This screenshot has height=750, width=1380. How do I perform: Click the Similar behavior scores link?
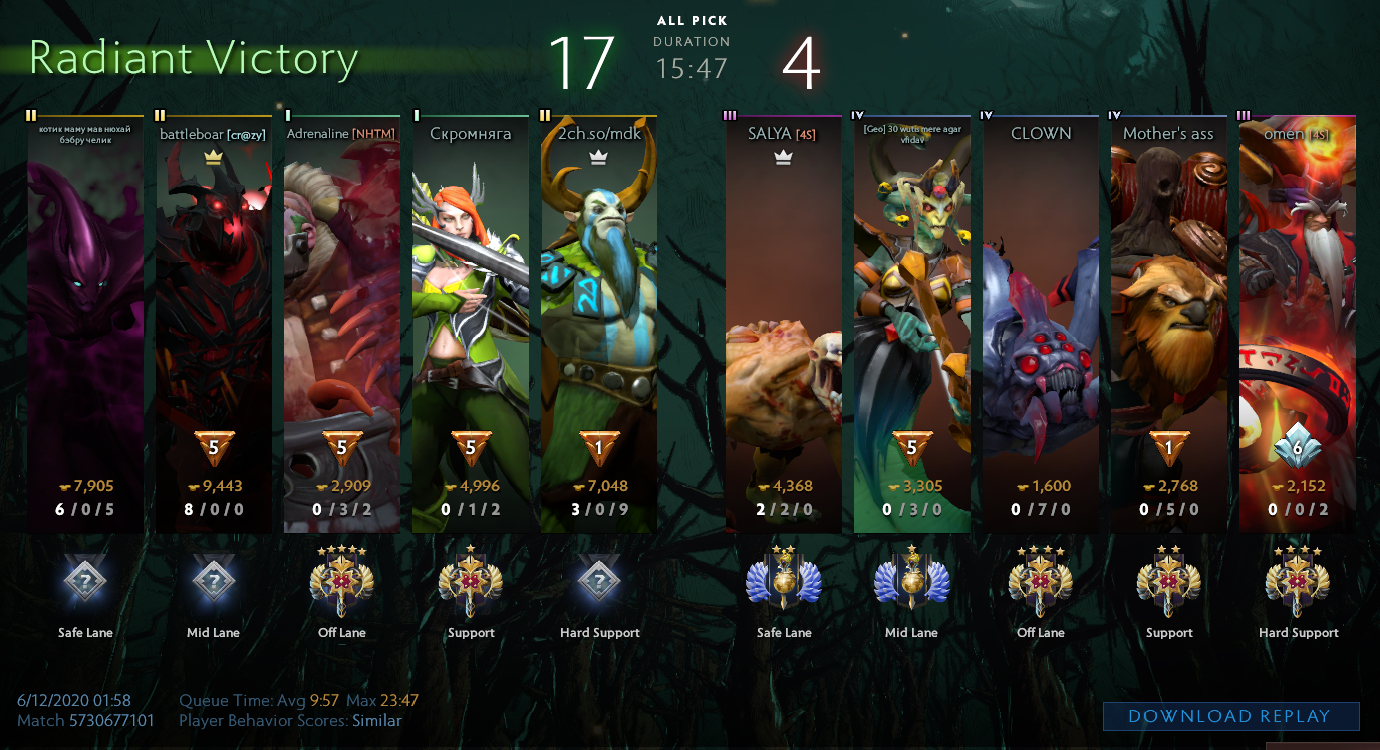[x=376, y=721]
